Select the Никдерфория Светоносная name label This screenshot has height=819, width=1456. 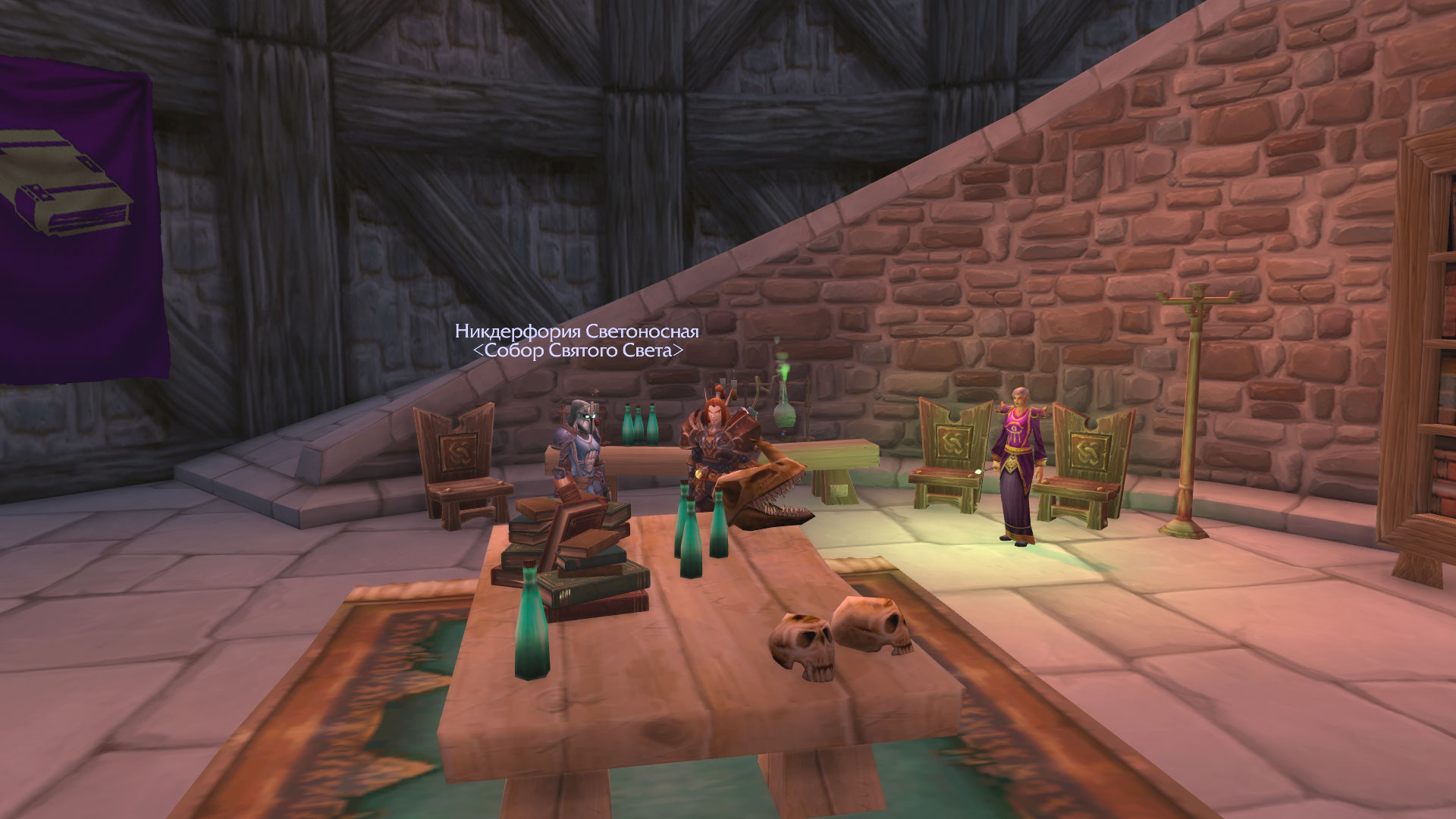pos(576,331)
